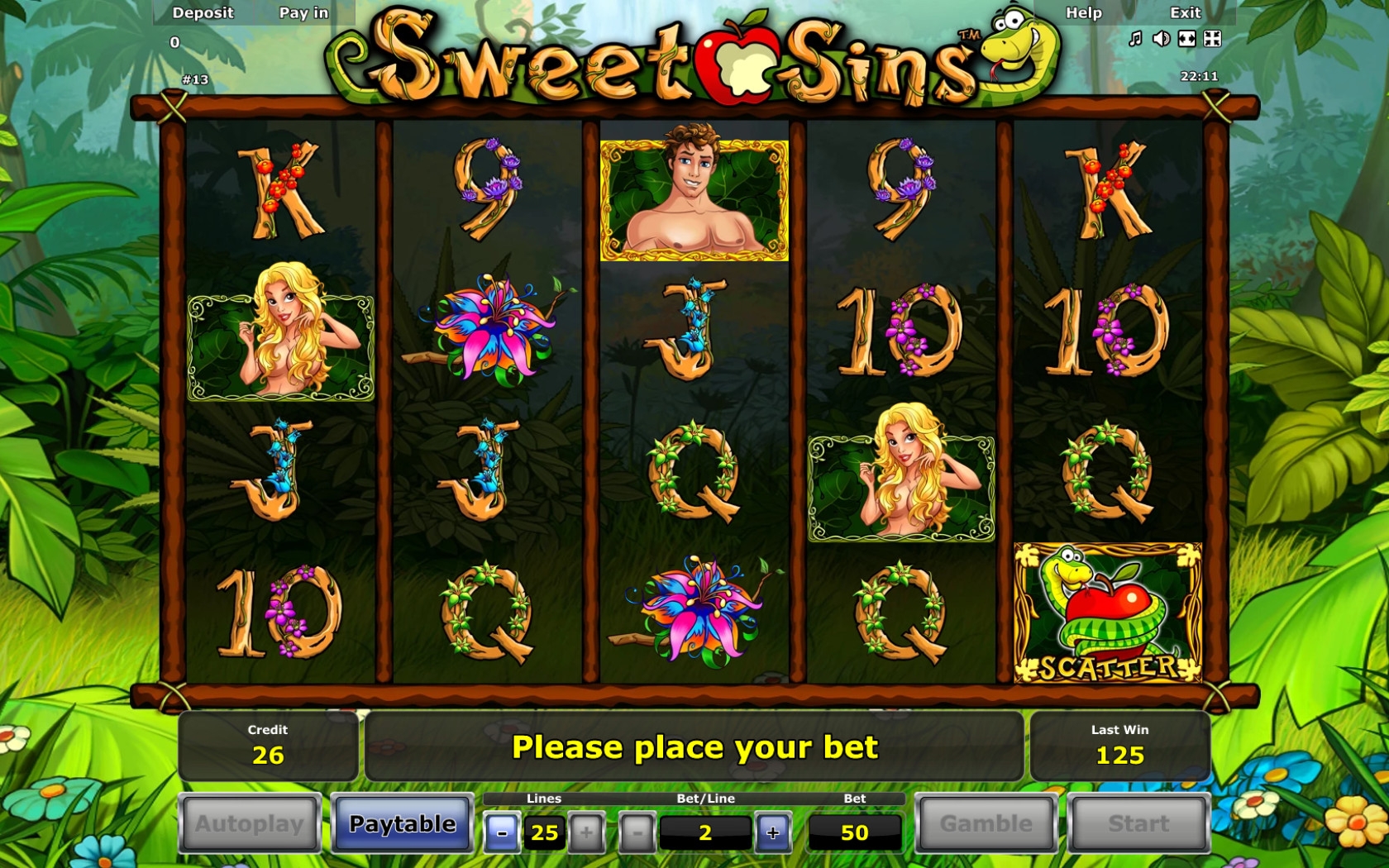
Task: Choose Pay in from the top bar
Action: (303, 12)
